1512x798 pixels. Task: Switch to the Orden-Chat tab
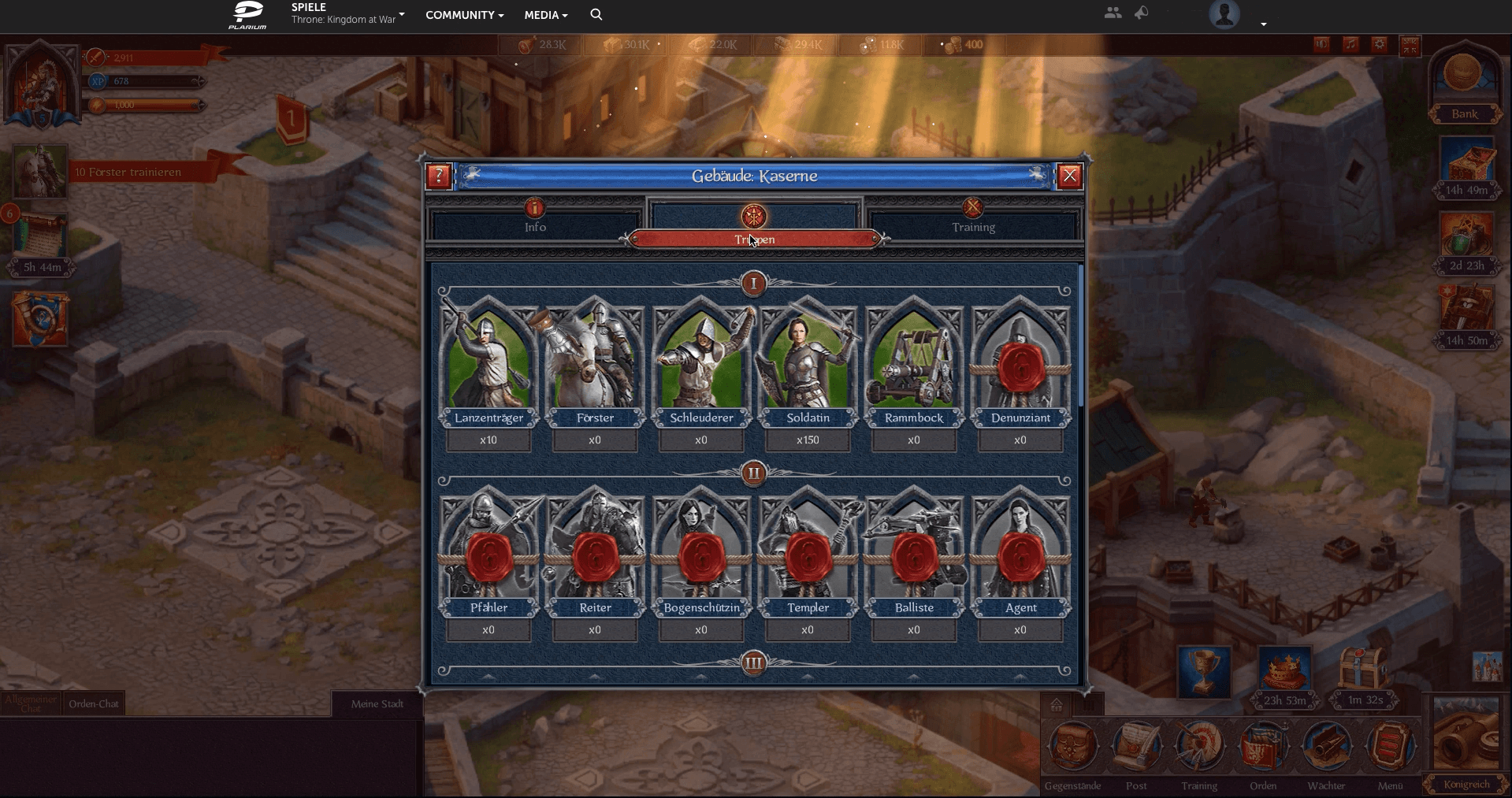[94, 703]
